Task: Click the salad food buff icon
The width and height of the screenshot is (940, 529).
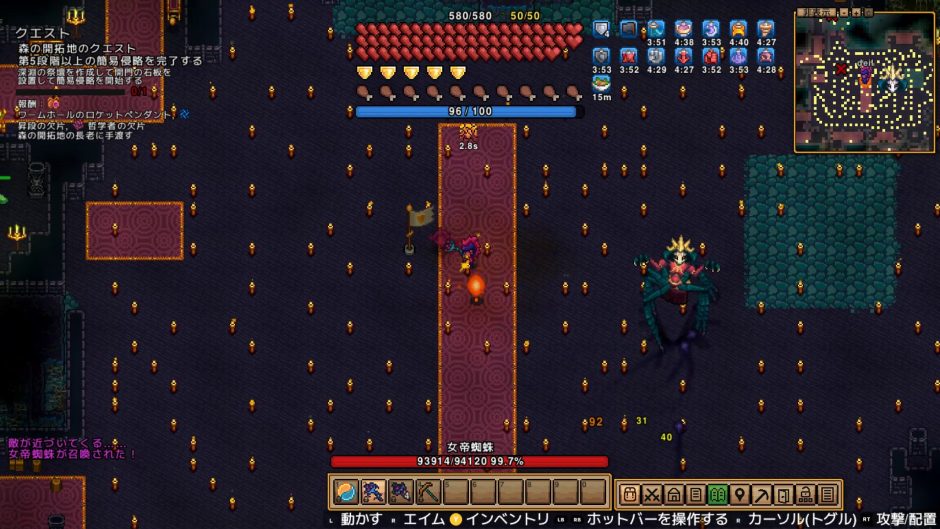Action: tap(601, 83)
